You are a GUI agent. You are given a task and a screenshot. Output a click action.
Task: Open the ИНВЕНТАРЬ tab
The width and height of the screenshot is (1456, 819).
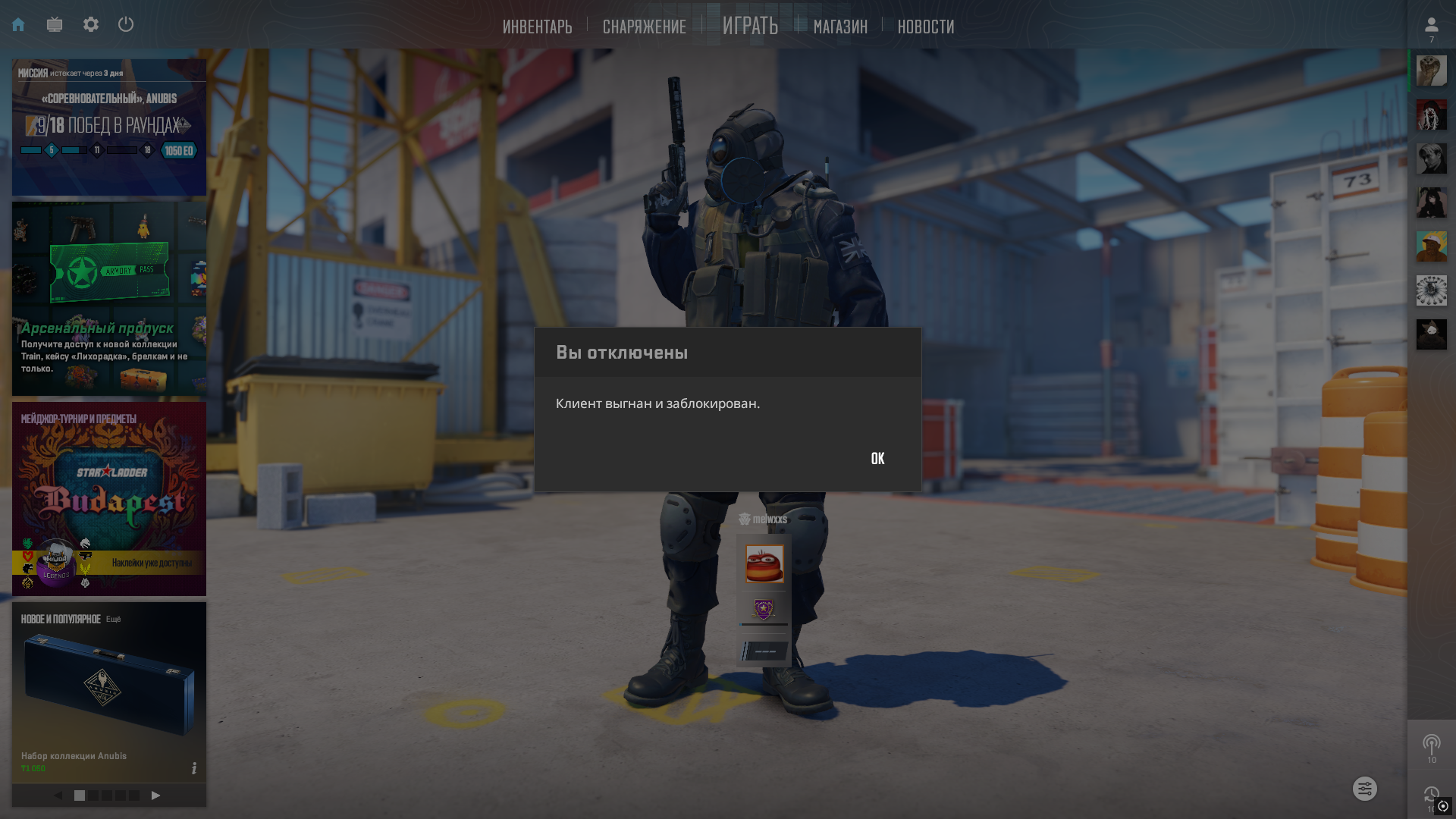537,27
